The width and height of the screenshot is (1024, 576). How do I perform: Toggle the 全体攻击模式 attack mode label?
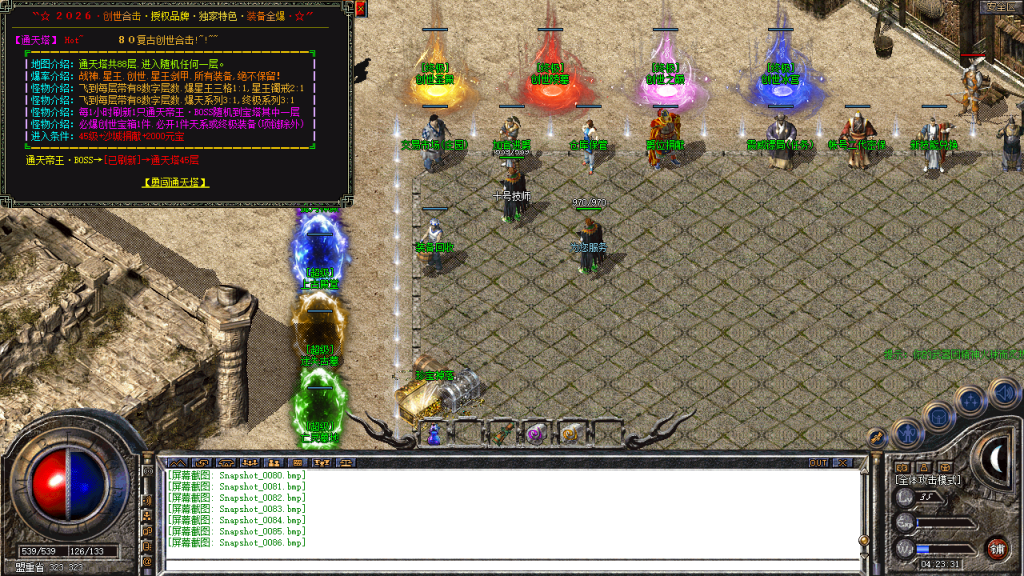[928, 481]
